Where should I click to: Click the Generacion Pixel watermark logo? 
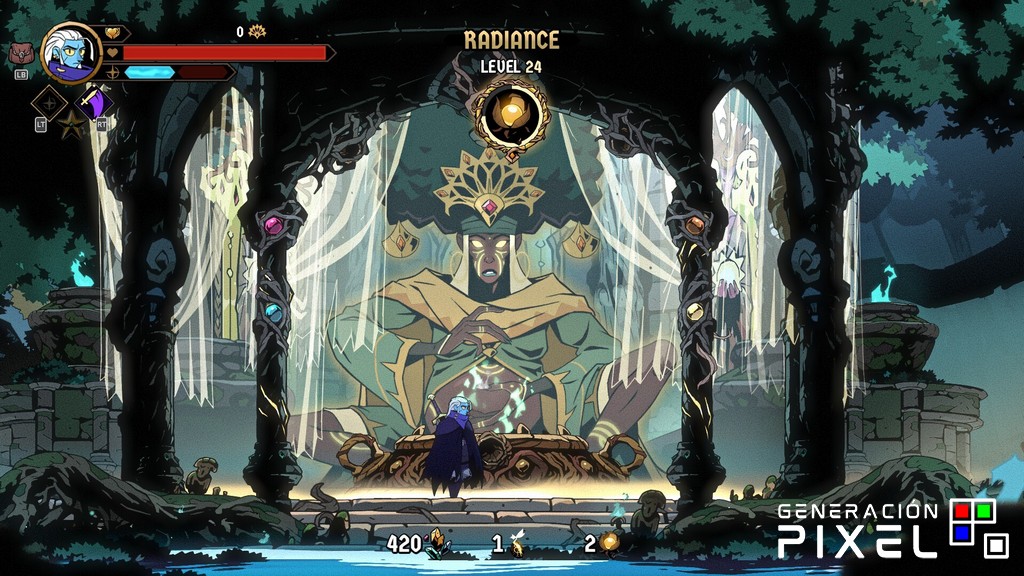tap(892, 528)
